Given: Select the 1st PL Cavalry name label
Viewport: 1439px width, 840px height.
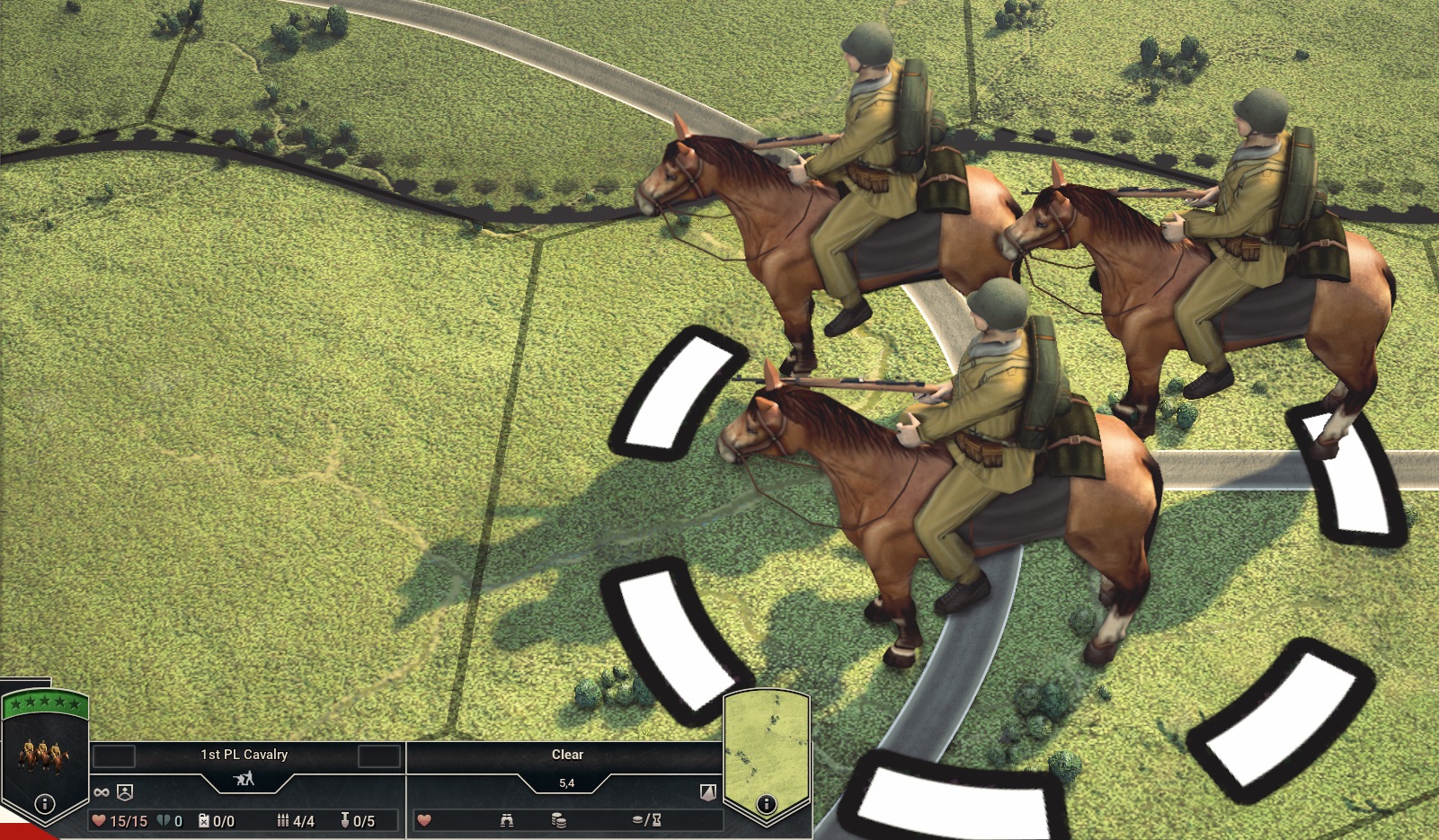Looking at the screenshot, I should tap(243, 755).
